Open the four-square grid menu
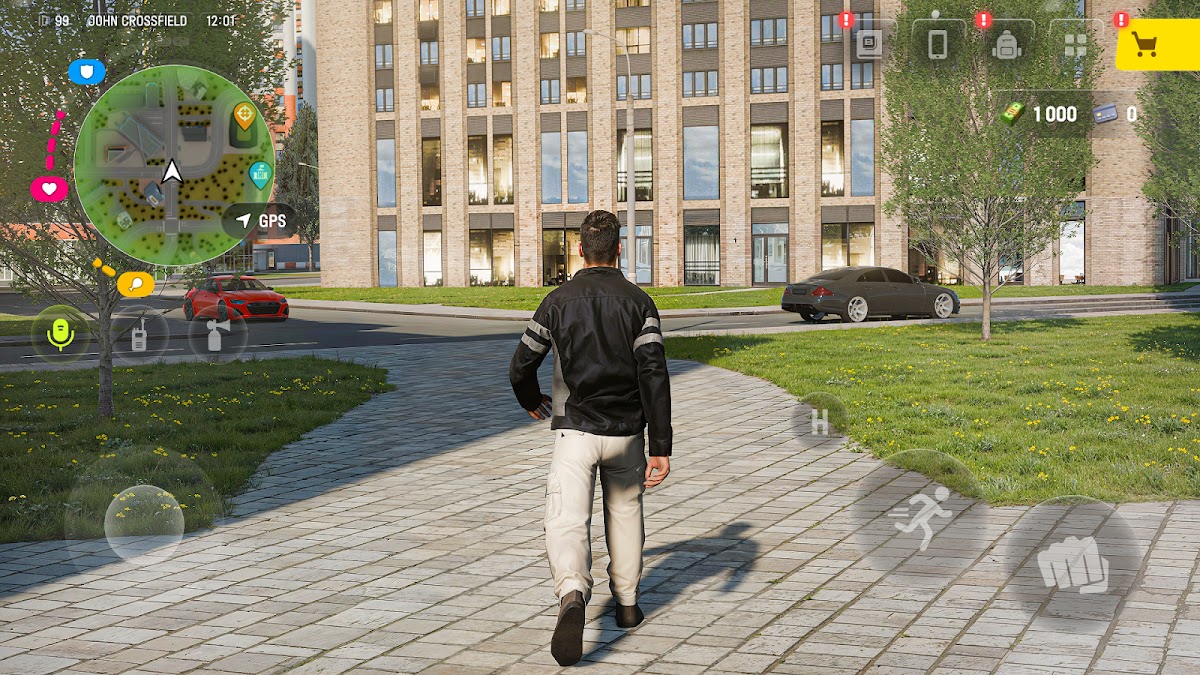The height and width of the screenshot is (675, 1200). (1075, 45)
